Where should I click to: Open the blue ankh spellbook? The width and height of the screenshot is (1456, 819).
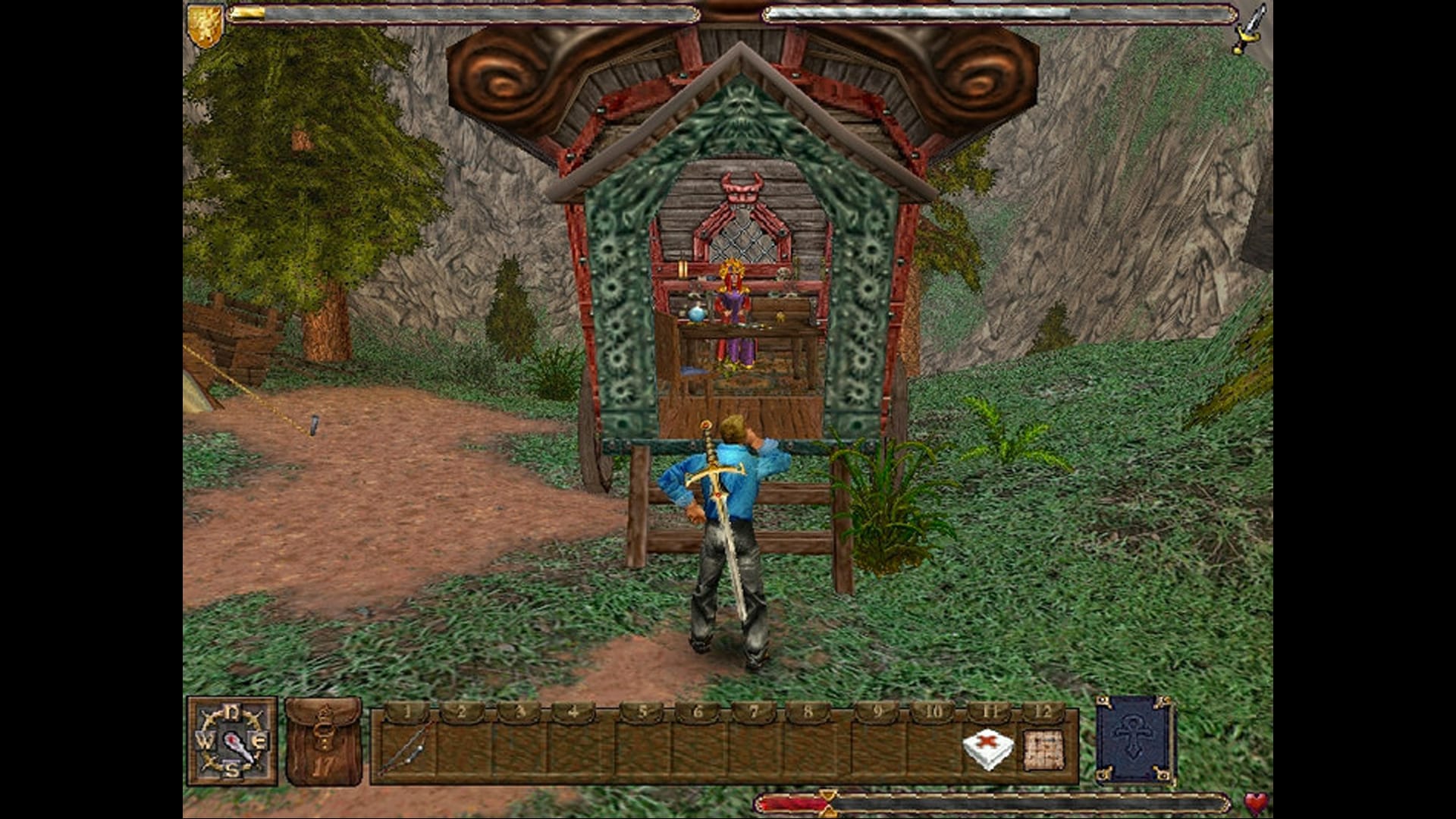click(x=1134, y=739)
